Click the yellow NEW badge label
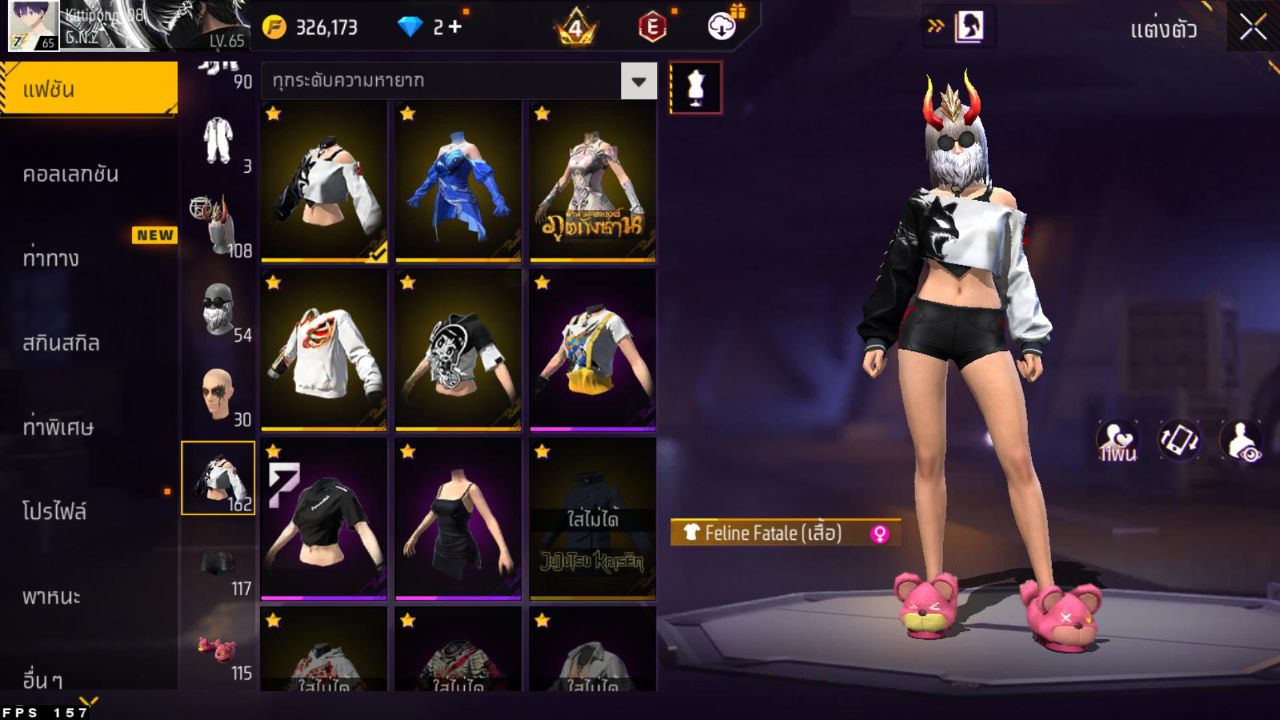1280x720 pixels. coord(157,235)
